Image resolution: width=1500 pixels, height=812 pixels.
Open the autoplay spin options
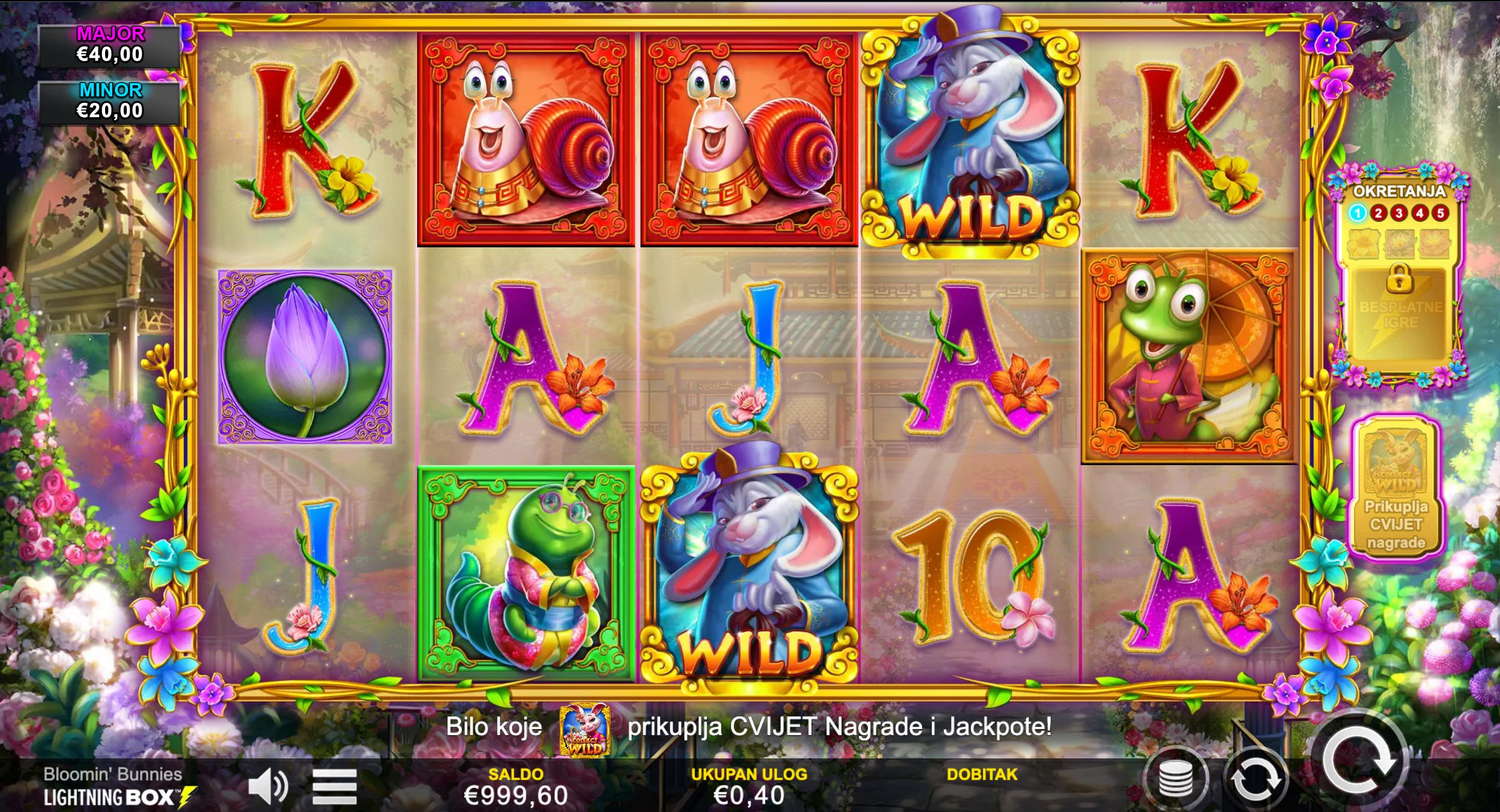coord(1255,779)
